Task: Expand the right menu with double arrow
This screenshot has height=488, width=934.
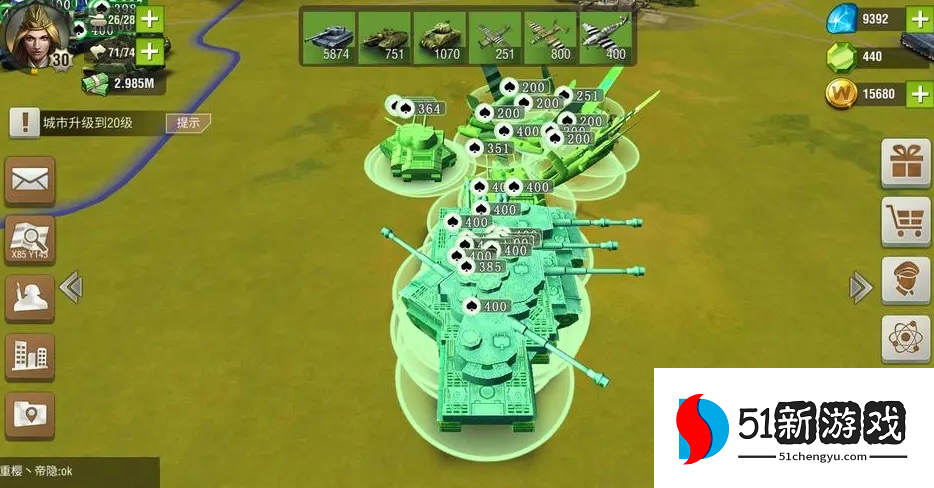Action: point(860,288)
